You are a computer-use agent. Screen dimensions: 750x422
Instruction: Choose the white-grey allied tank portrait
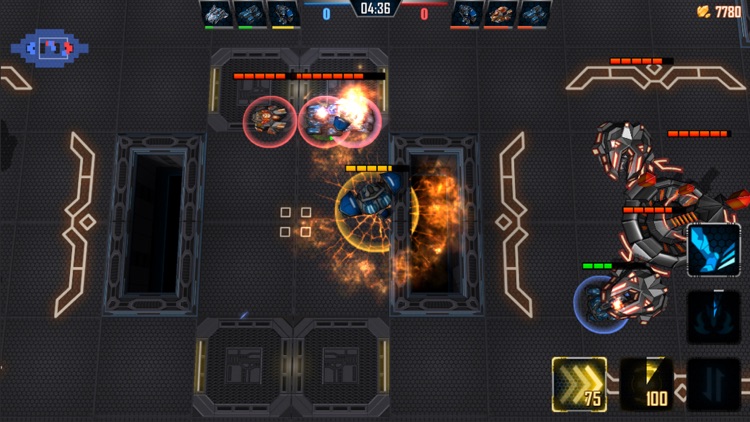coord(216,13)
